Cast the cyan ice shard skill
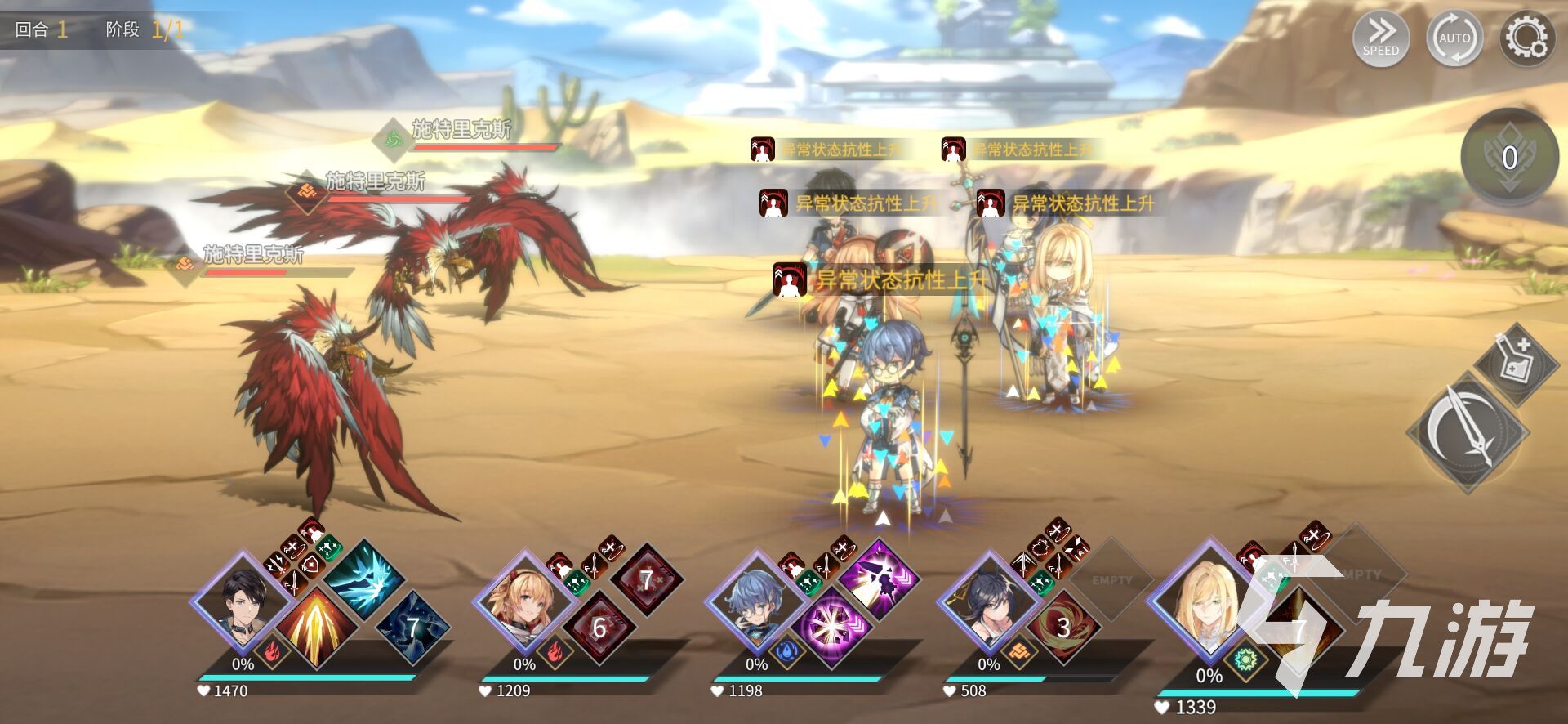The width and height of the screenshot is (1568, 724). pyautogui.click(x=364, y=581)
